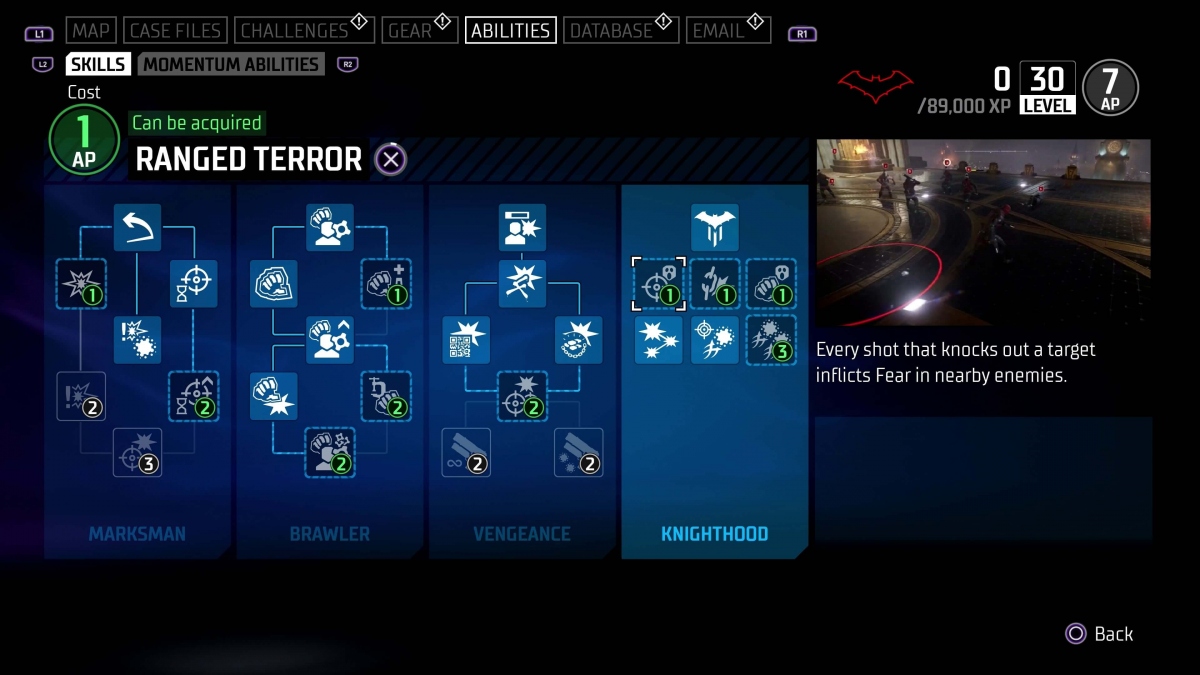Open the Vengeance skill tree label
Screen dimensions: 1200x675
(x=522, y=534)
